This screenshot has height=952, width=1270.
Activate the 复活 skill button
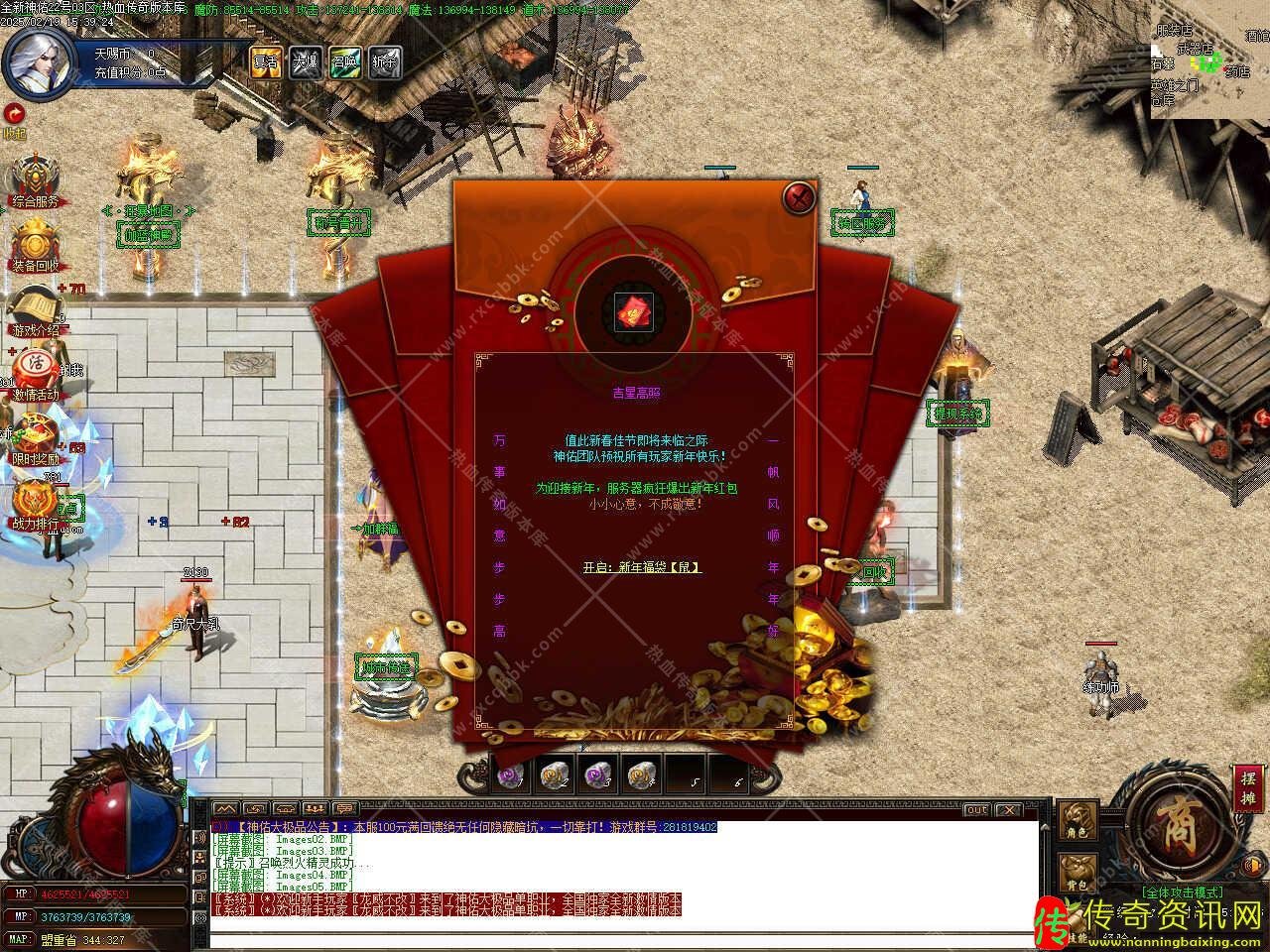tap(266, 60)
